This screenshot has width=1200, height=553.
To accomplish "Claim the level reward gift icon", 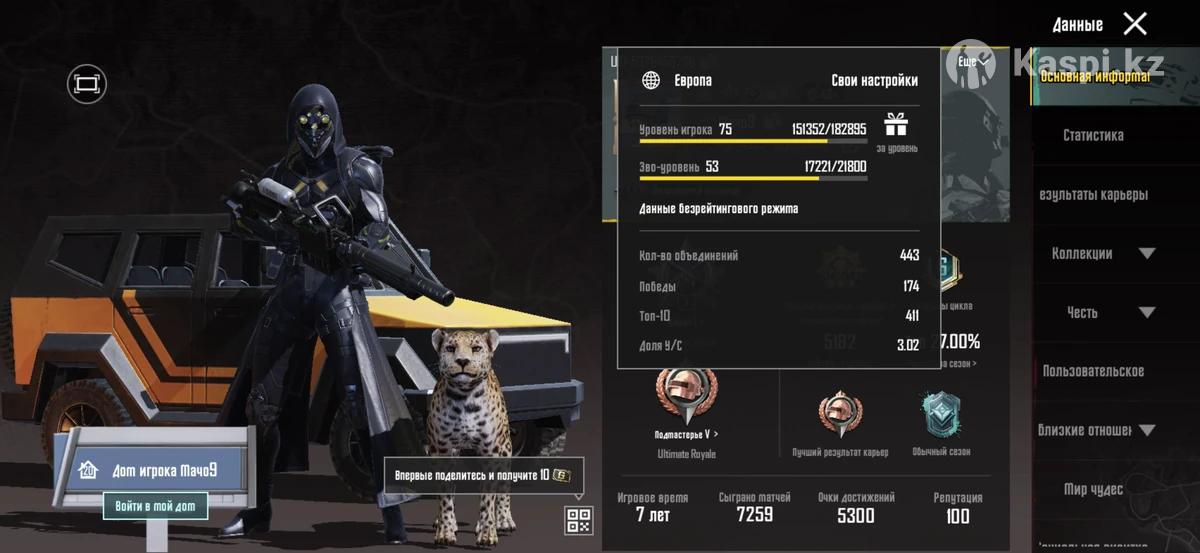I will pyautogui.click(x=895, y=126).
